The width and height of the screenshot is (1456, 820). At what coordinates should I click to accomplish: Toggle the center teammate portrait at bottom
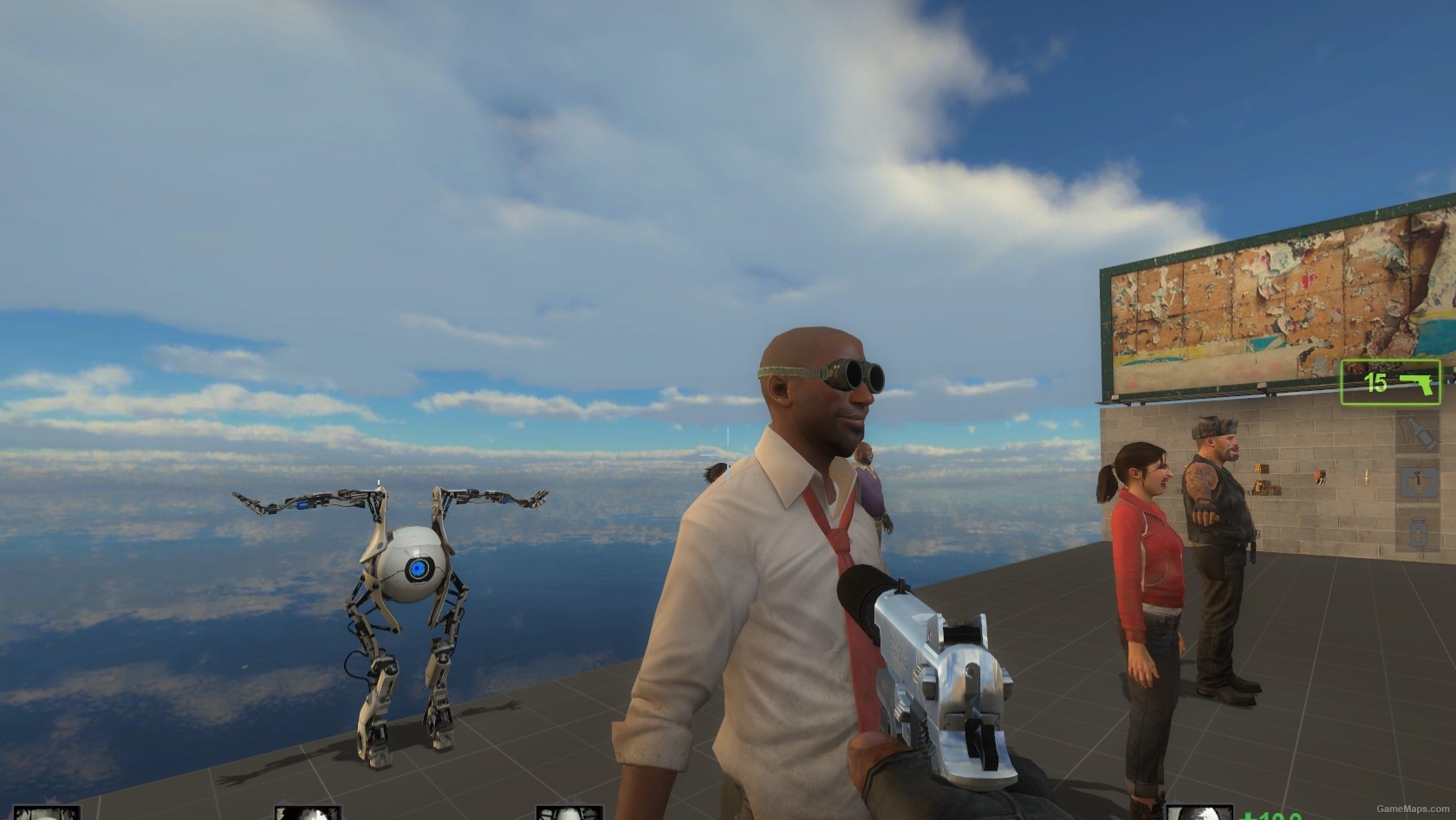(308, 813)
